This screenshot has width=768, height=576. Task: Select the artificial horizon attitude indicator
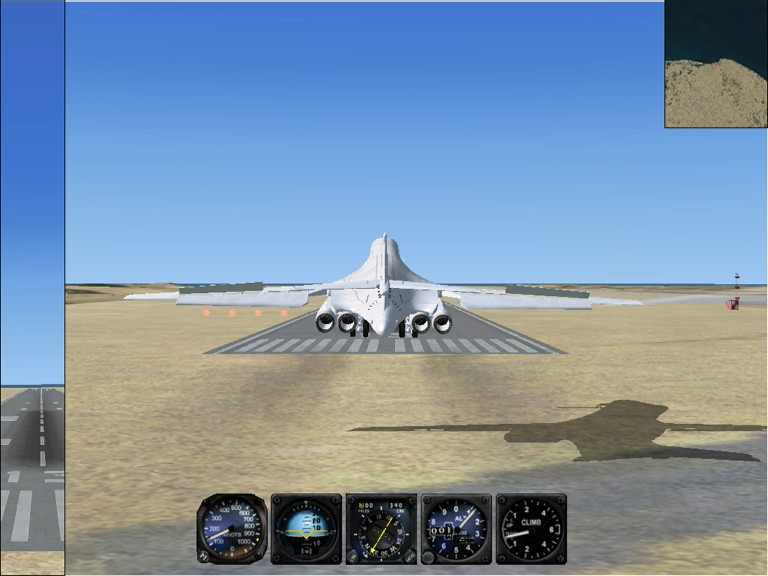(306, 528)
